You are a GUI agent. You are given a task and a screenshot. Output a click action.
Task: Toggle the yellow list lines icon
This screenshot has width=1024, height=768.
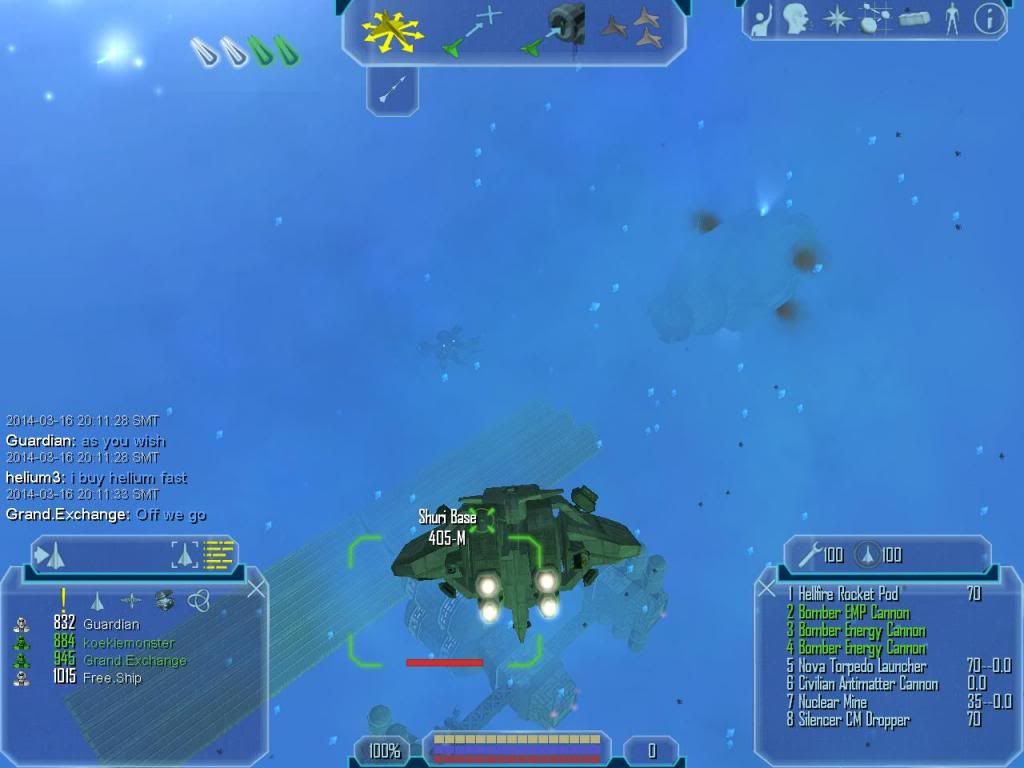218,553
